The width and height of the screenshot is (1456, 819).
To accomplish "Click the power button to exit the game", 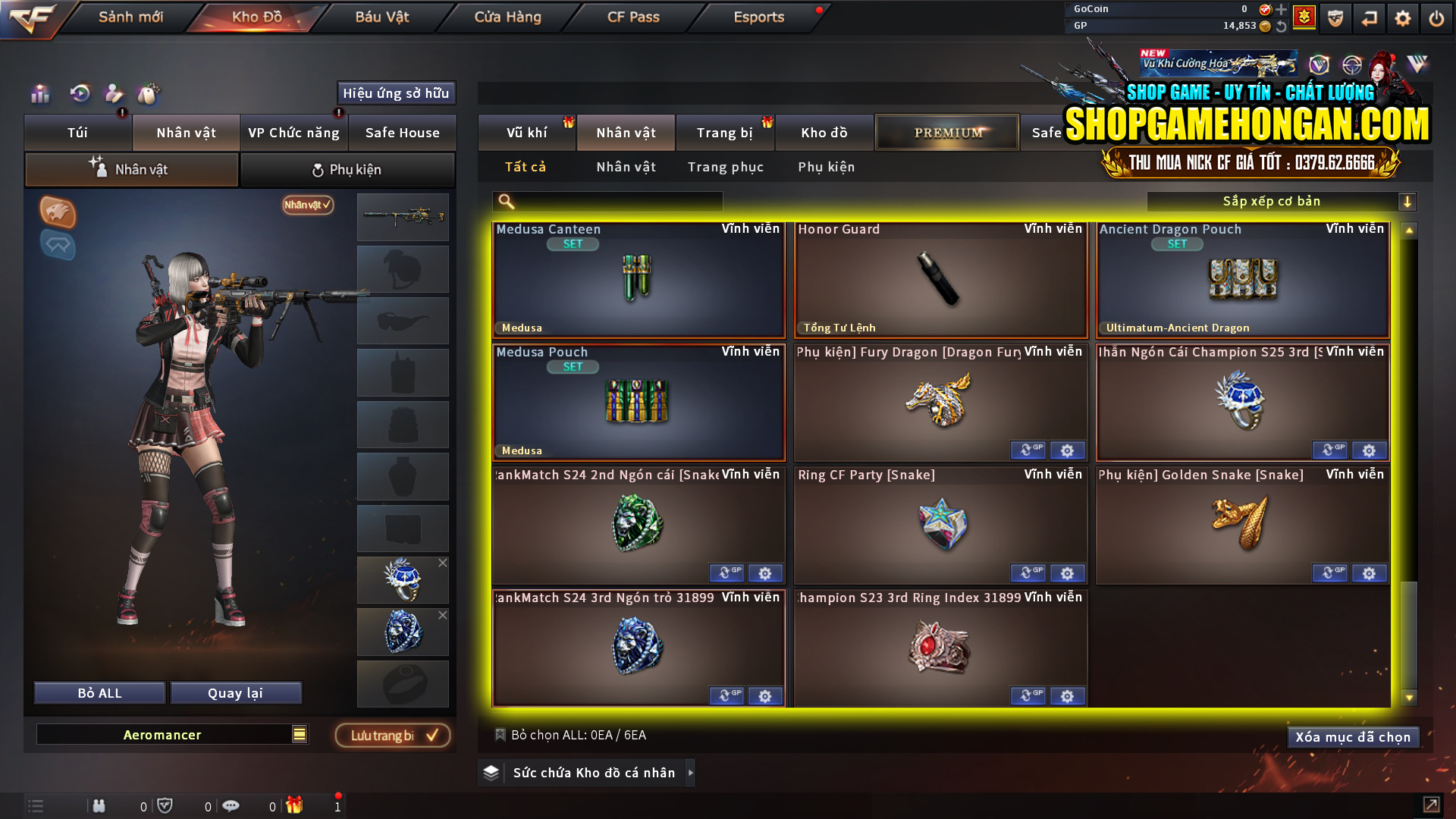I will click(1436, 17).
